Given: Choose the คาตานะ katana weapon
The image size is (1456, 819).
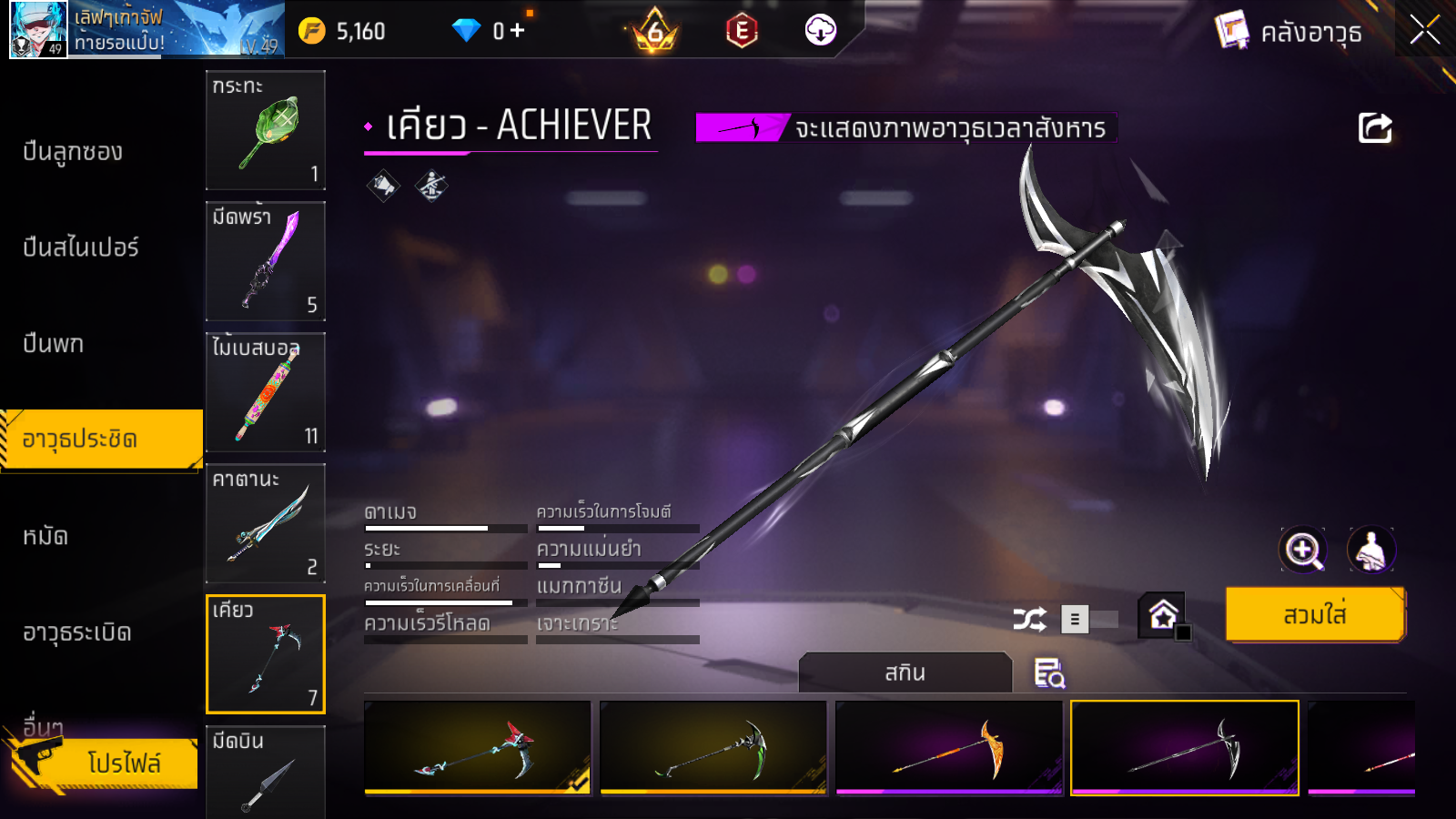Looking at the screenshot, I should (266, 523).
